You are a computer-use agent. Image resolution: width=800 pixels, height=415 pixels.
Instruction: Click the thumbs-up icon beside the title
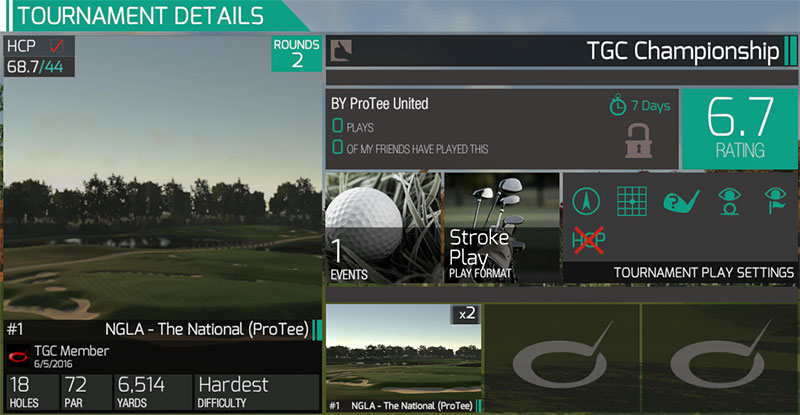pyautogui.click(x=340, y=49)
